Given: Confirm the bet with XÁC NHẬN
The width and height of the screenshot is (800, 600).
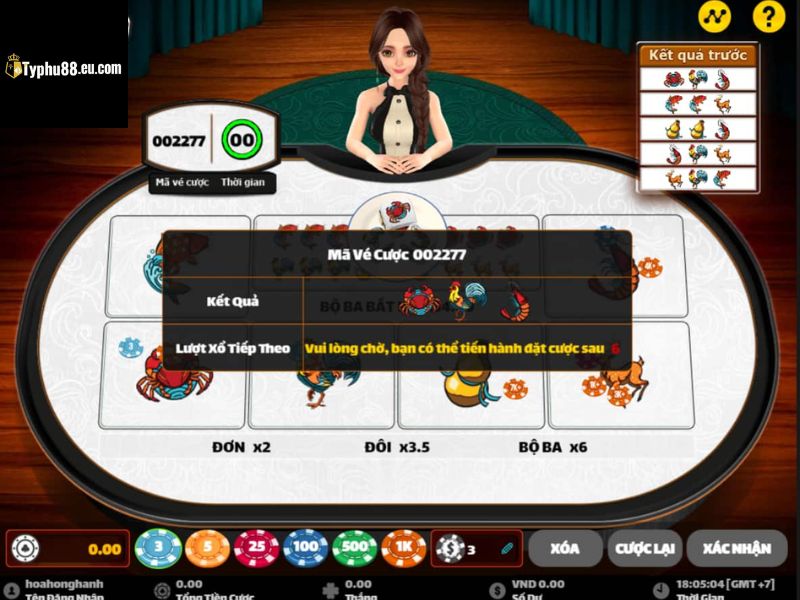Looking at the screenshot, I should (x=736, y=548).
